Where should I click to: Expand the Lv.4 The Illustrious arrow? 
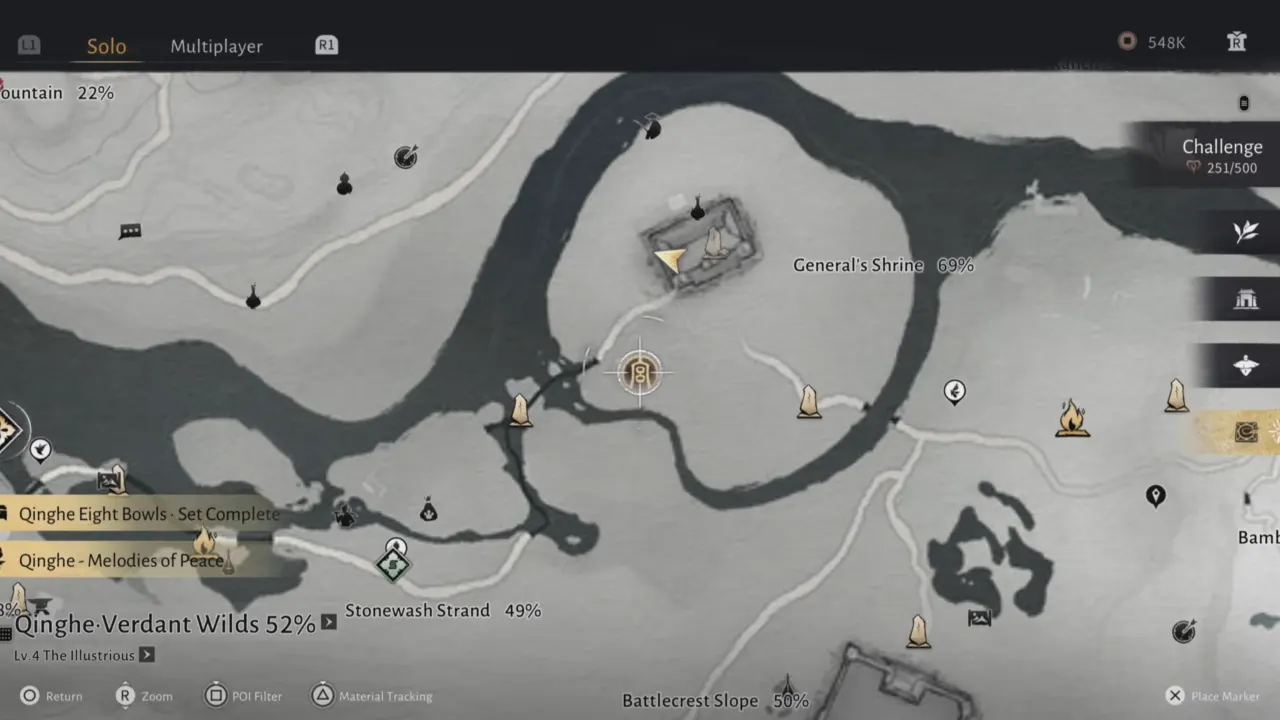pos(147,655)
